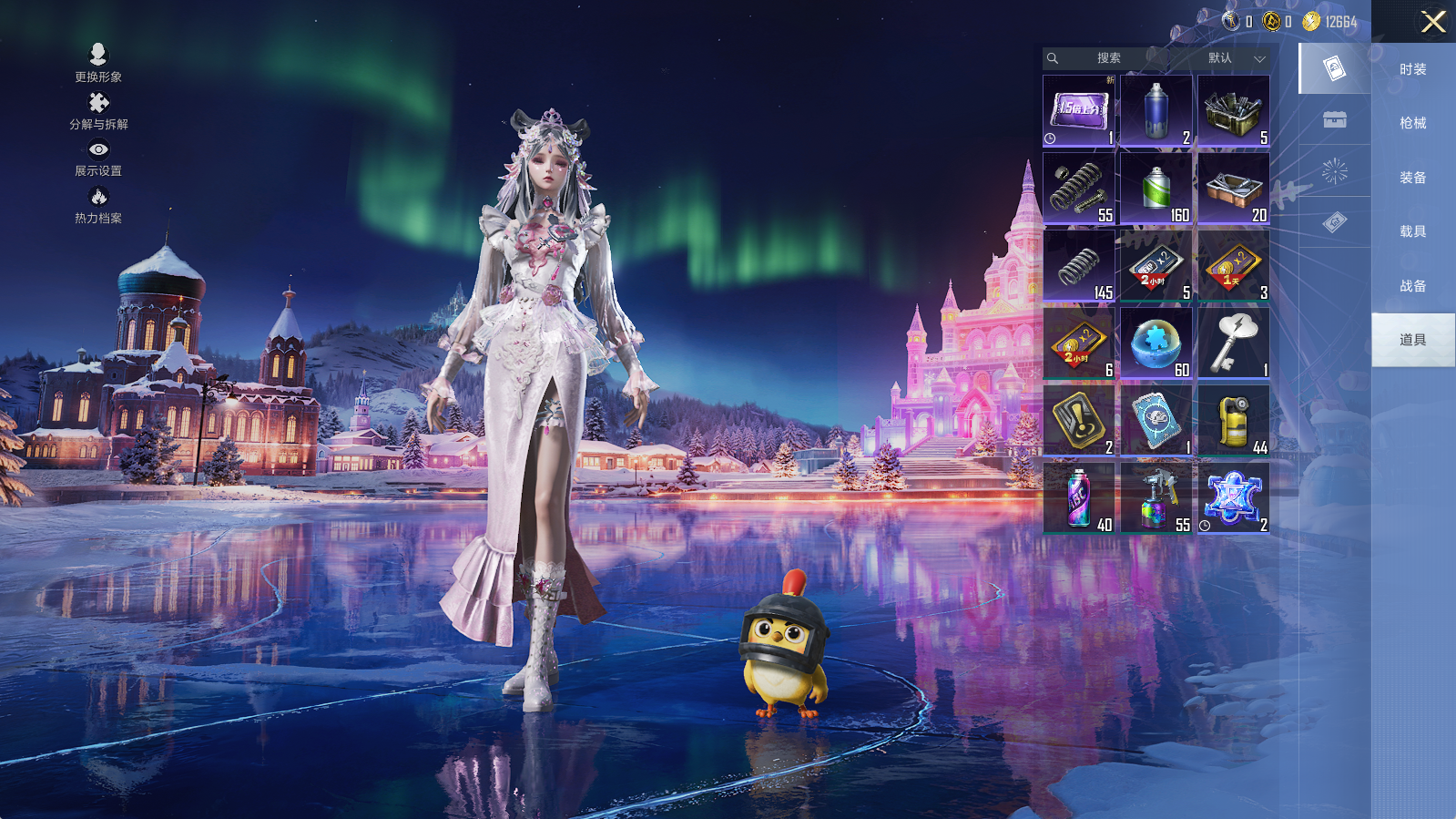Select the blue puzzle-piece orb item
The width and height of the screenshot is (1456, 819).
pos(1156,343)
